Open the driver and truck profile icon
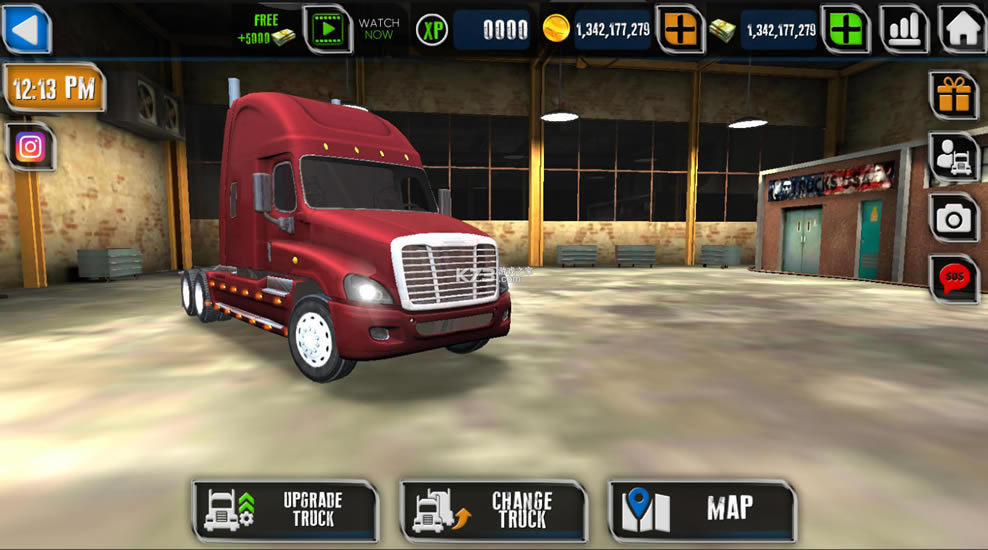Image resolution: width=988 pixels, height=550 pixels. [x=953, y=157]
